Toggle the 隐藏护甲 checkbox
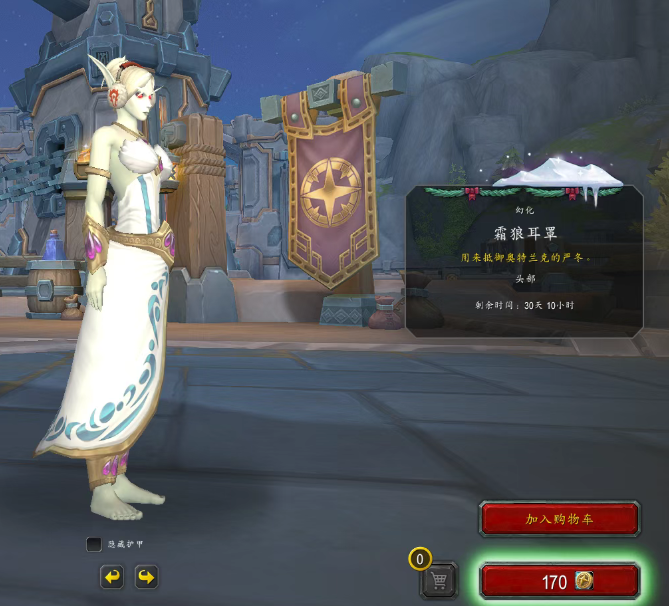The width and height of the screenshot is (669, 606). click(x=94, y=544)
